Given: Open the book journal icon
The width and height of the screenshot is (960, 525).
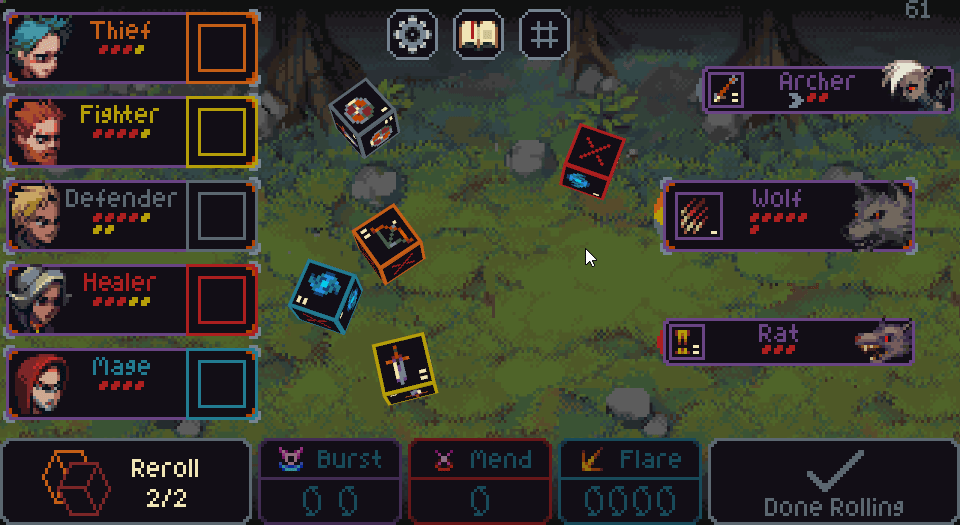Looking at the screenshot, I should [478, 34].
